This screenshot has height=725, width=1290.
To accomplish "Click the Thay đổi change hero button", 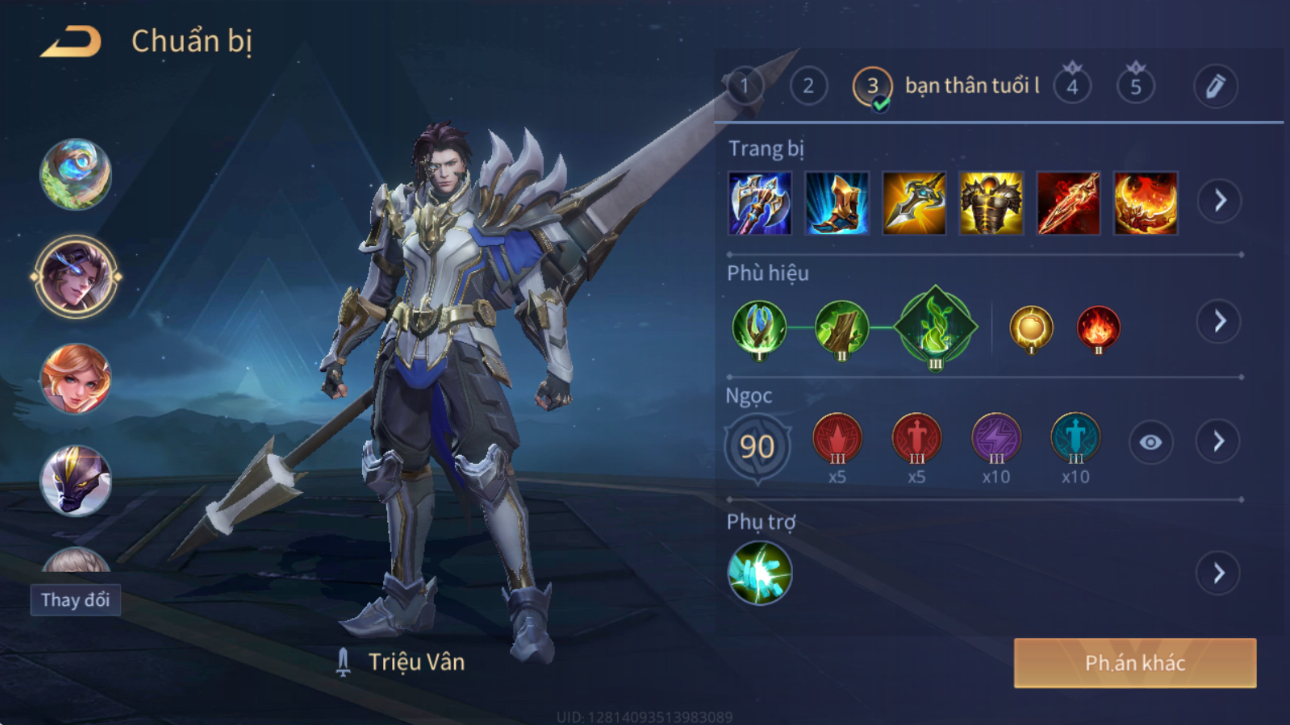I will click(x=75, y=600).
